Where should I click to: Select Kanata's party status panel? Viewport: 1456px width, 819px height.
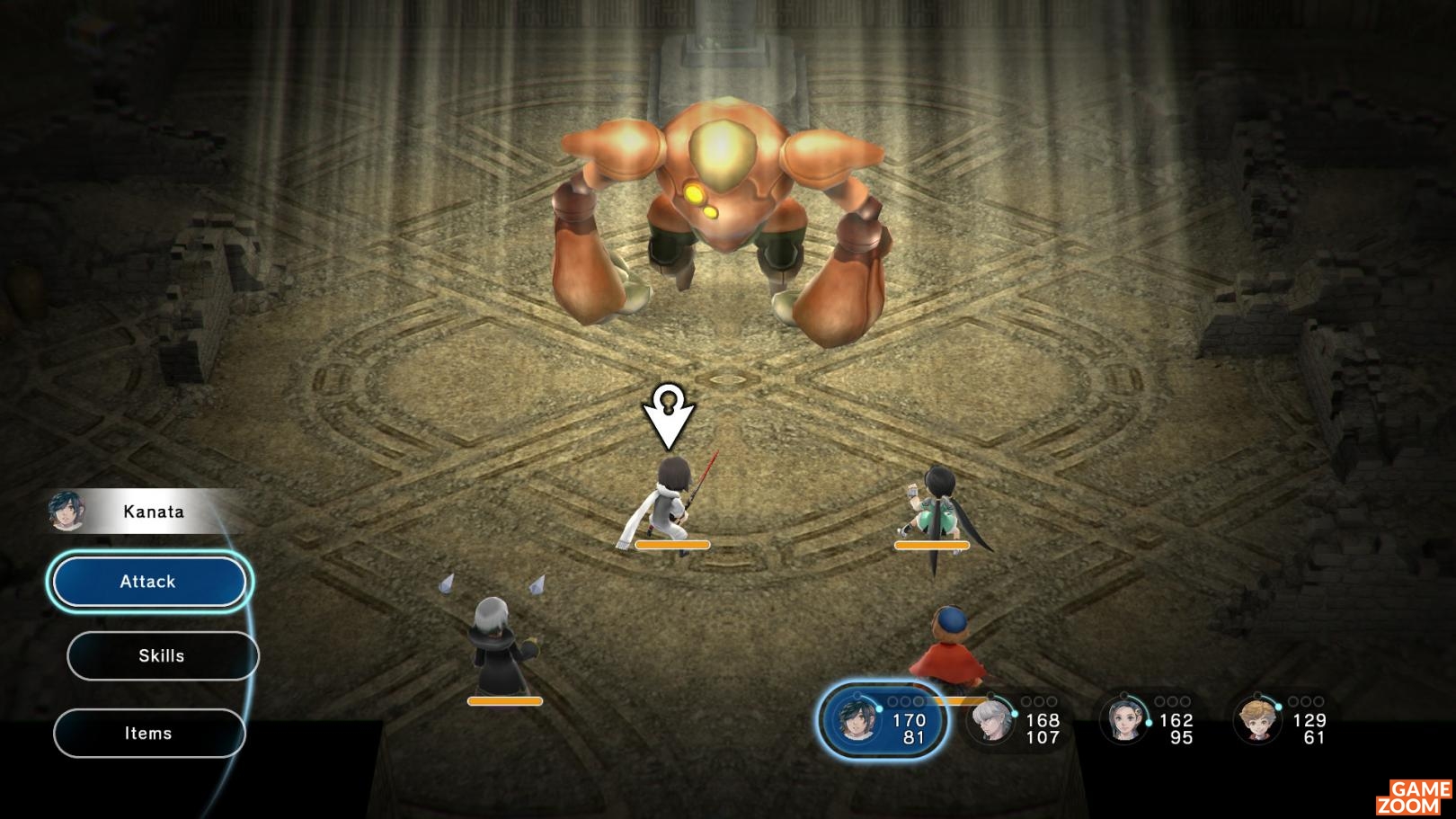[x=882, y=720]
